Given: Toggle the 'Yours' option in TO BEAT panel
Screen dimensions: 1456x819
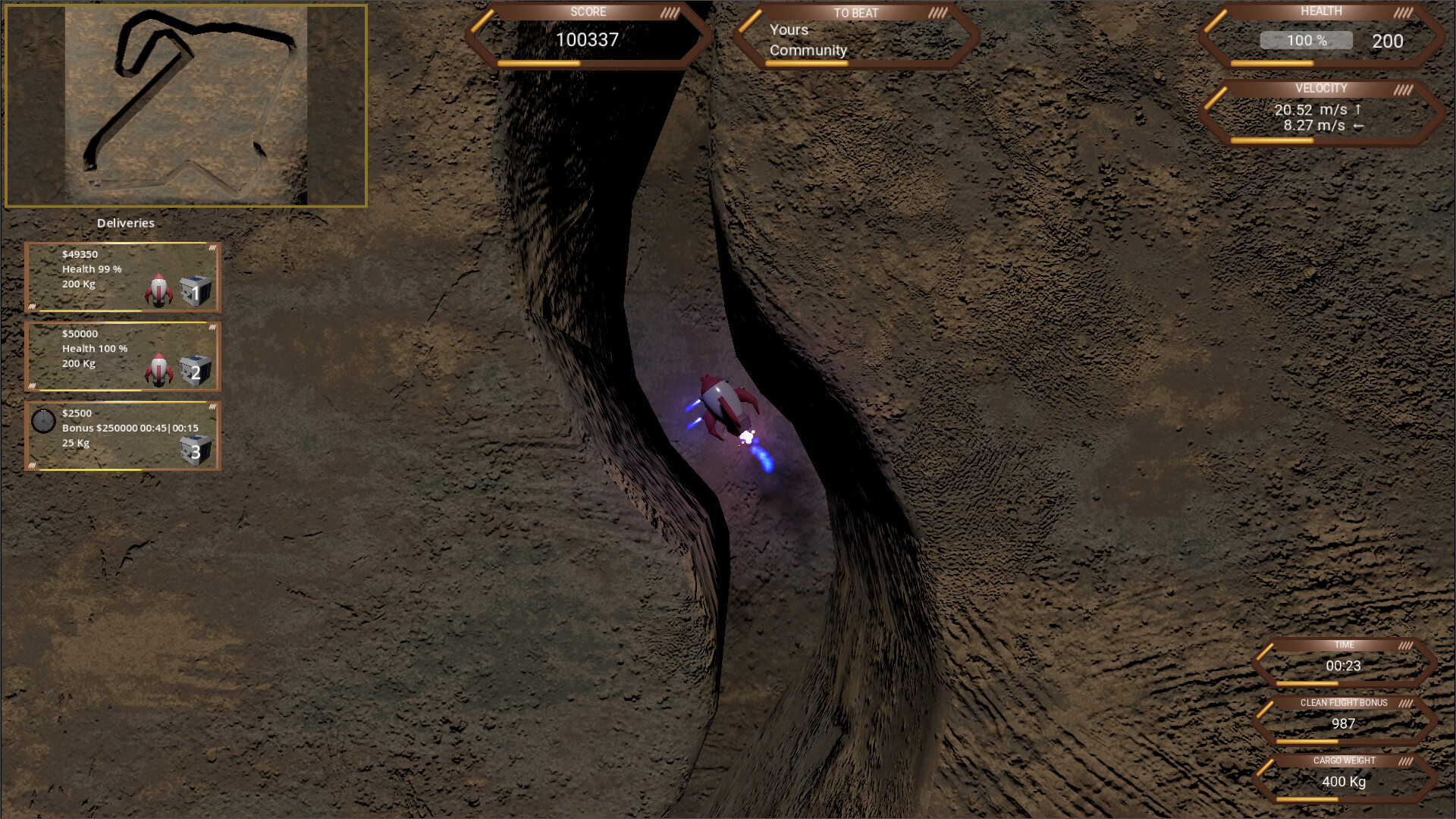Looking at the screenshot, I should tap(788, 30).
